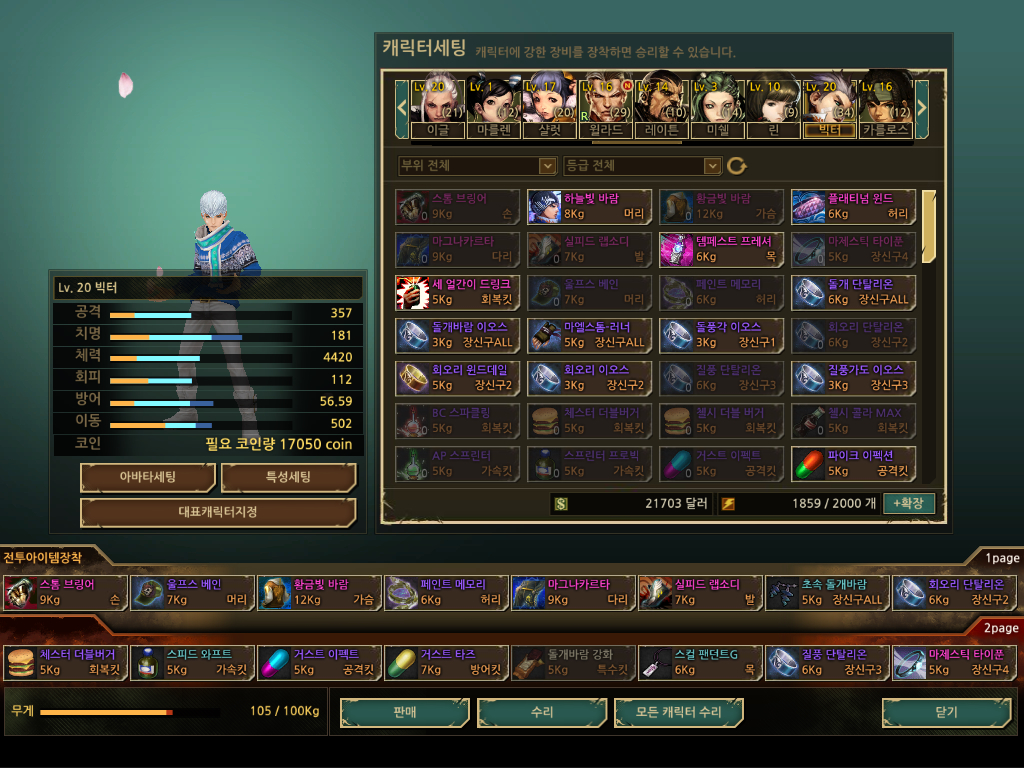Select the 파이크 이펙션 attack kit
The height and width of the screenshot is (768, 1024).
coord(852,463)
